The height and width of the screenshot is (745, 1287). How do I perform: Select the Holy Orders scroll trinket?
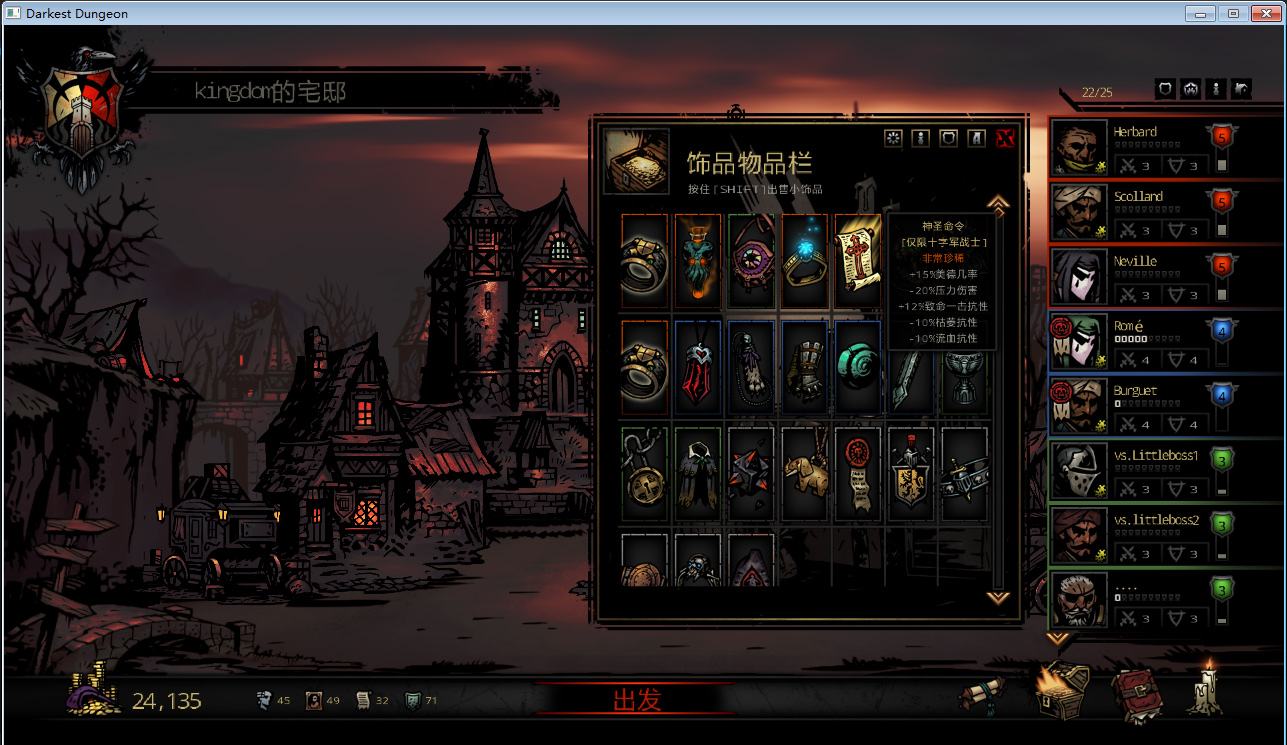click(857, 261)
